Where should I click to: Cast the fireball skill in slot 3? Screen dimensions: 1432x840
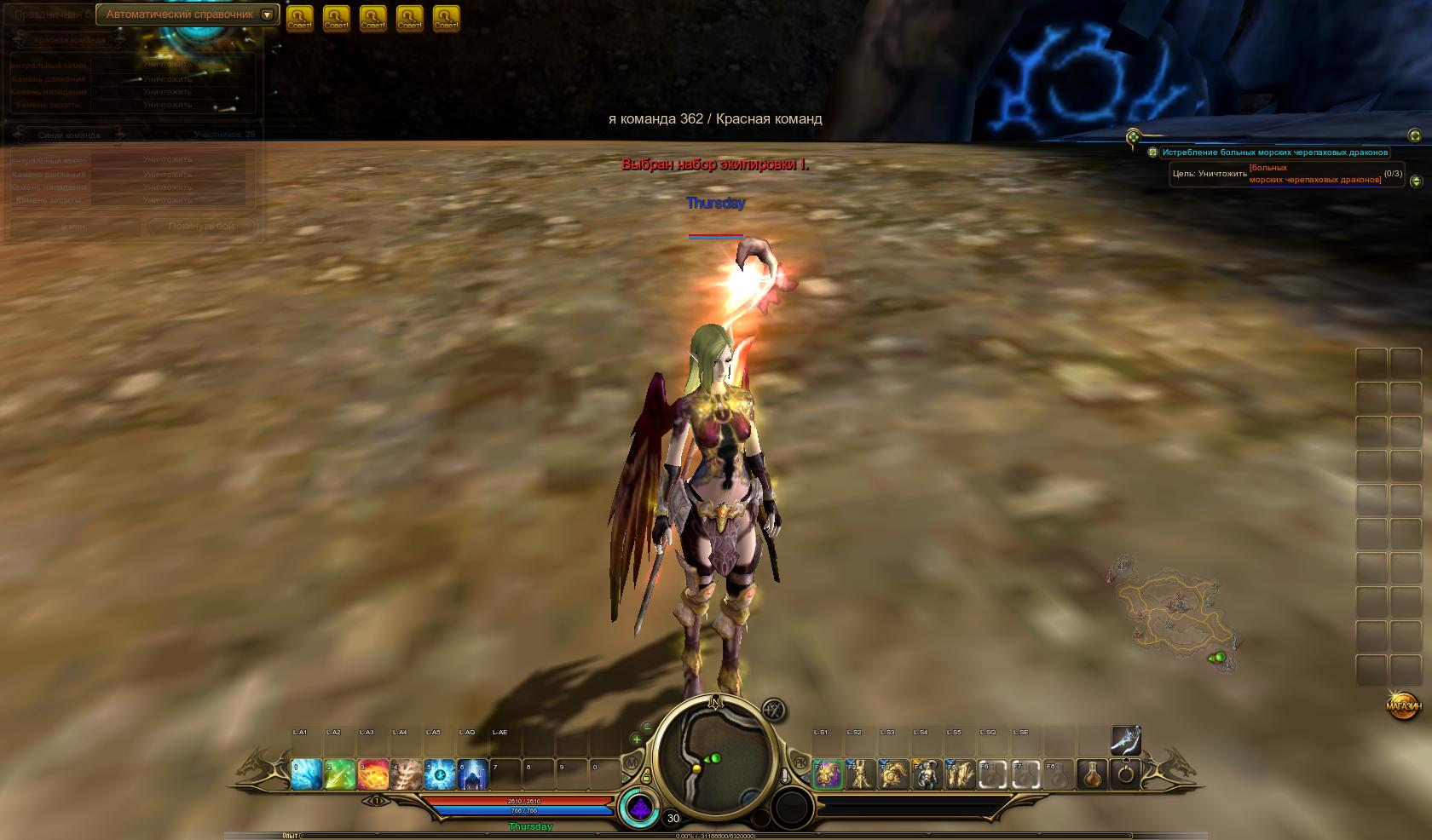pos(372,774)
